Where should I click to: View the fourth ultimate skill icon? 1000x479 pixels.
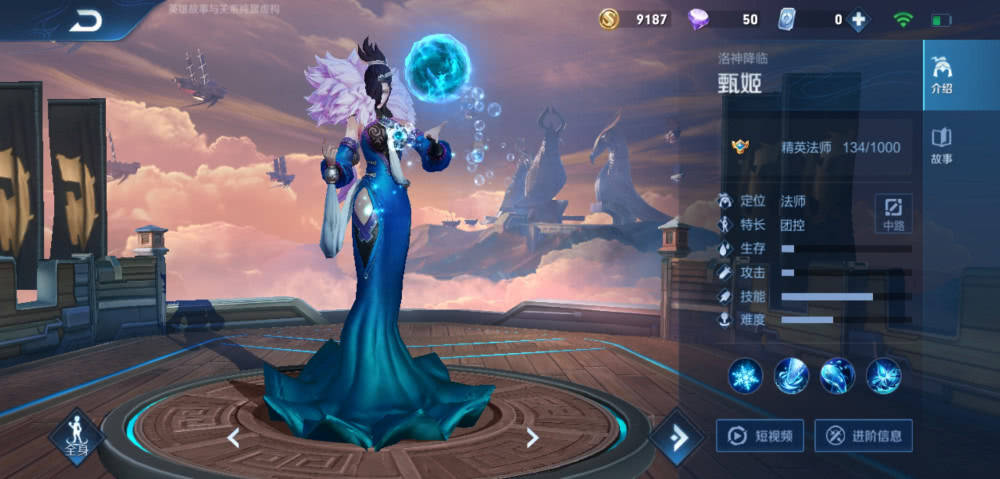[884, 375]
